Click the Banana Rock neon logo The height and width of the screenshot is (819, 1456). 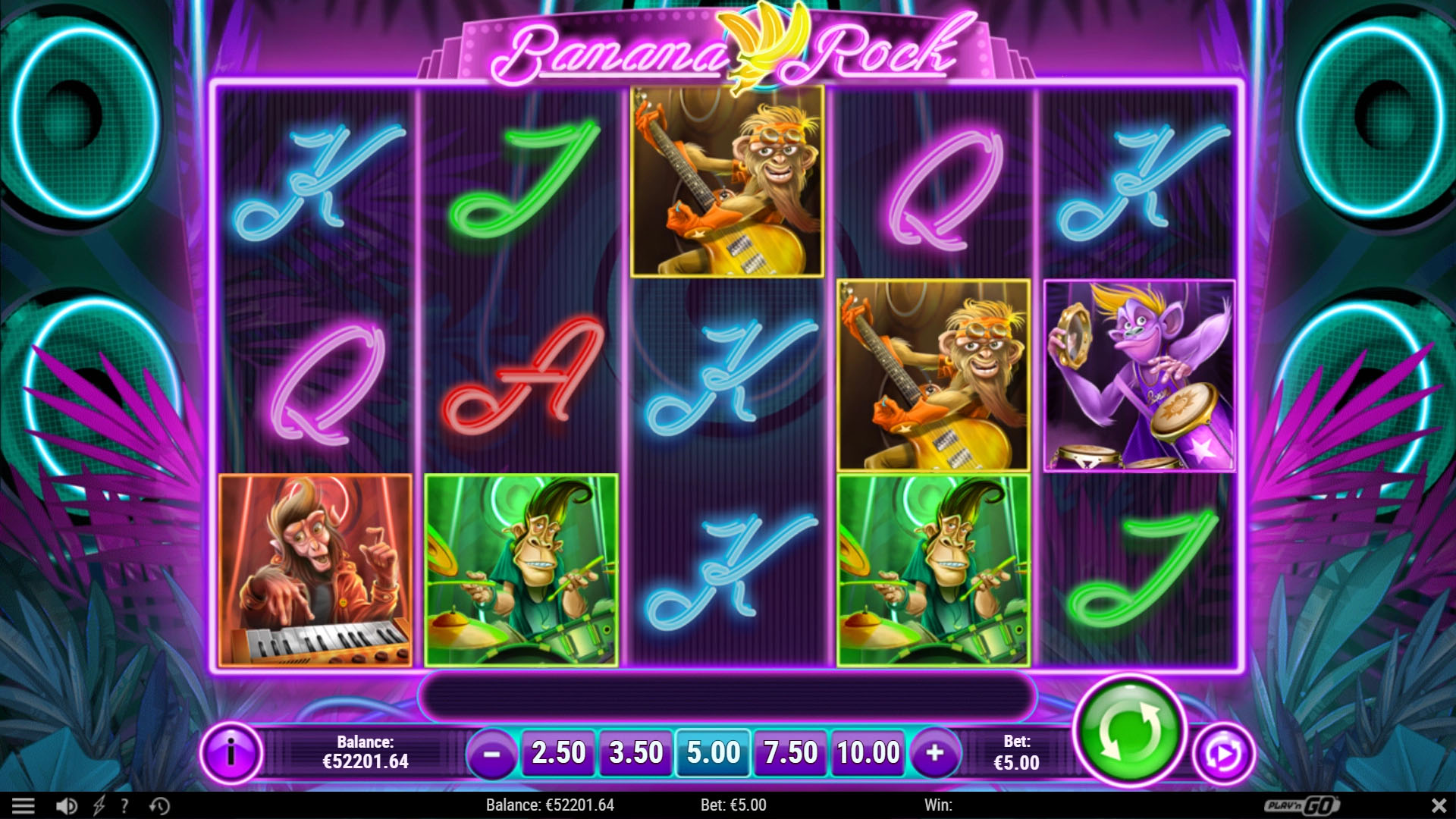[x=728, y=49]
